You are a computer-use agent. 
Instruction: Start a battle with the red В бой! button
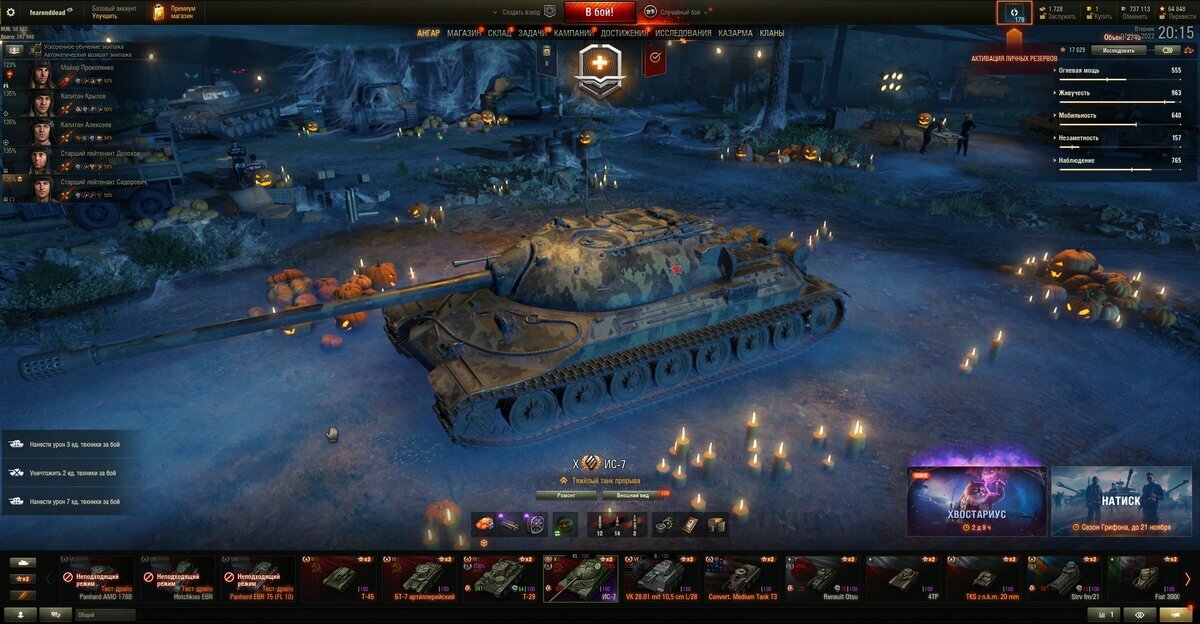pyautogui.click(x=600, y=12)
